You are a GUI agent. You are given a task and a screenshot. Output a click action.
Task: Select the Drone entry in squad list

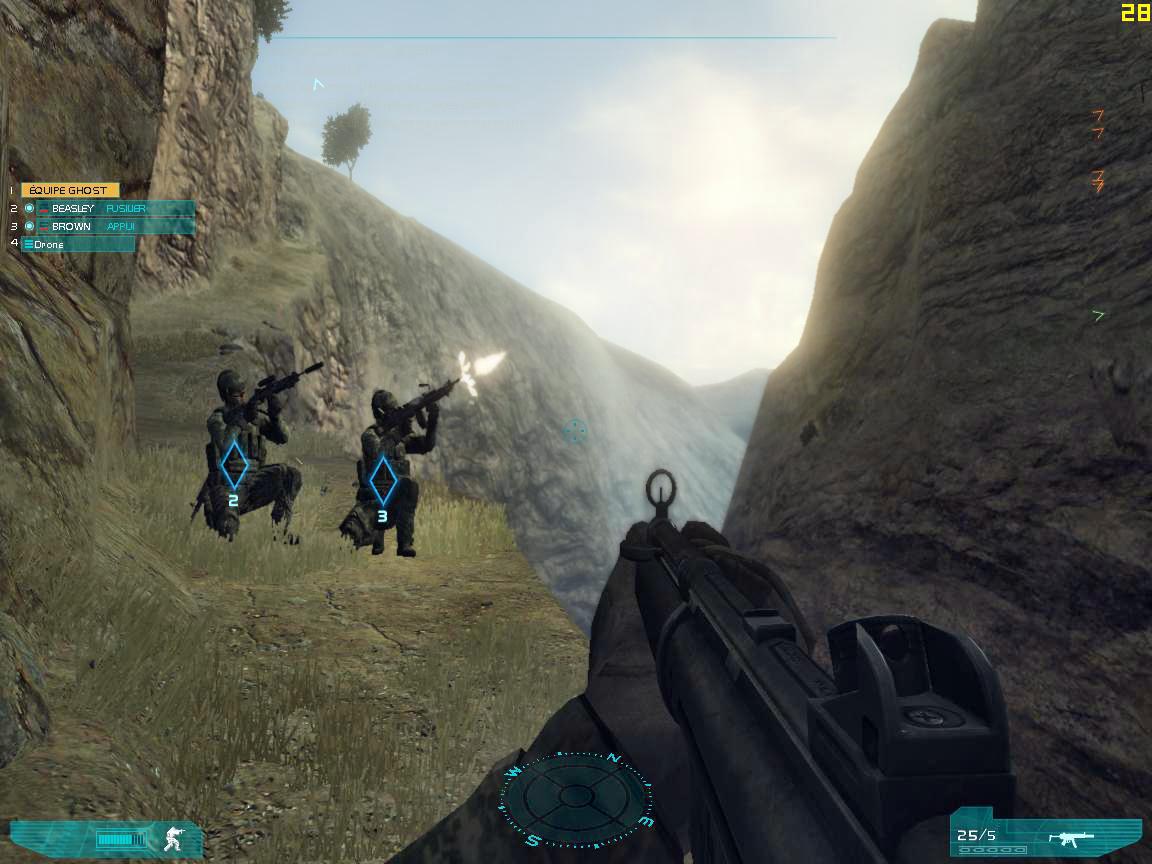click(78, 244)
